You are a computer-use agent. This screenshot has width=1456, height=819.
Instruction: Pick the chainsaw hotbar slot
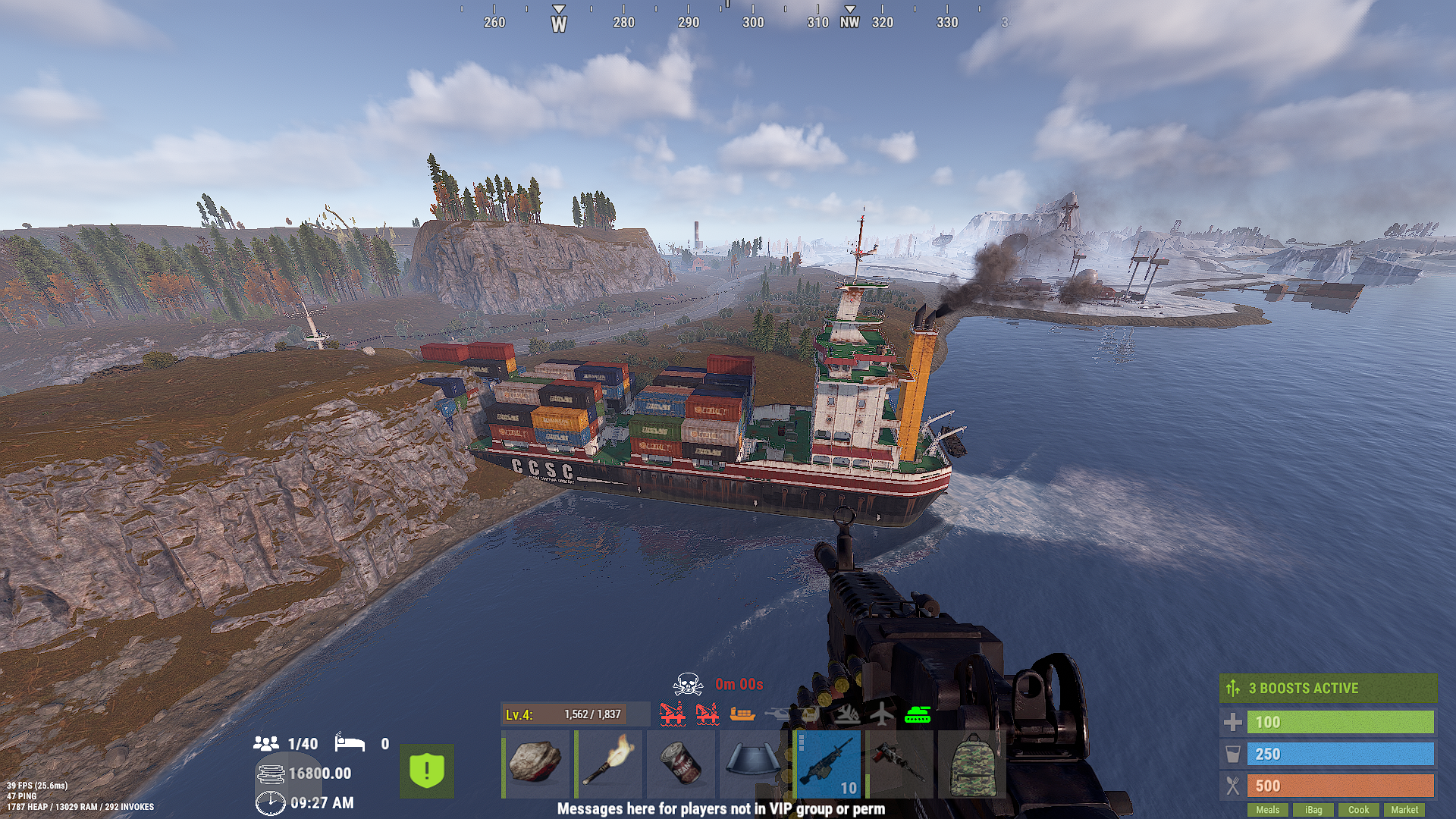click(899, 764)
